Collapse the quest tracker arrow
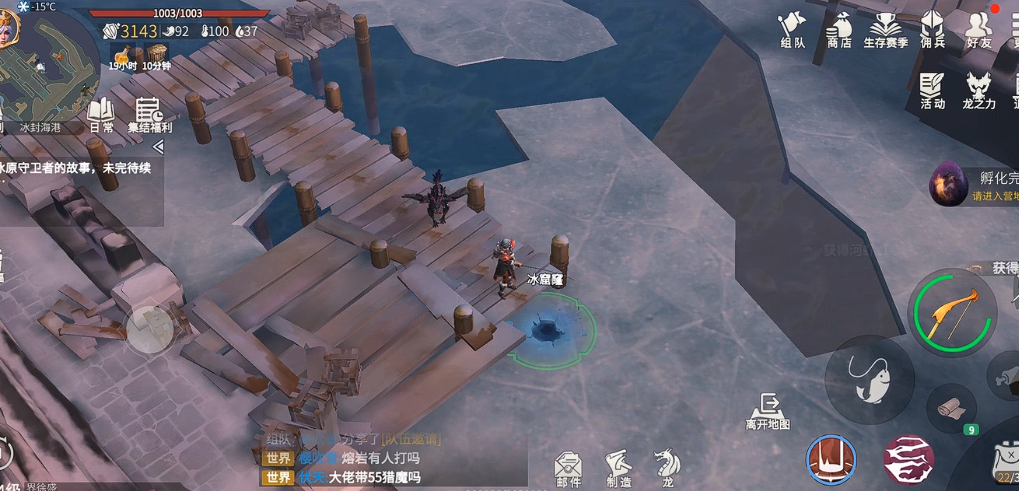 (157, 147)
